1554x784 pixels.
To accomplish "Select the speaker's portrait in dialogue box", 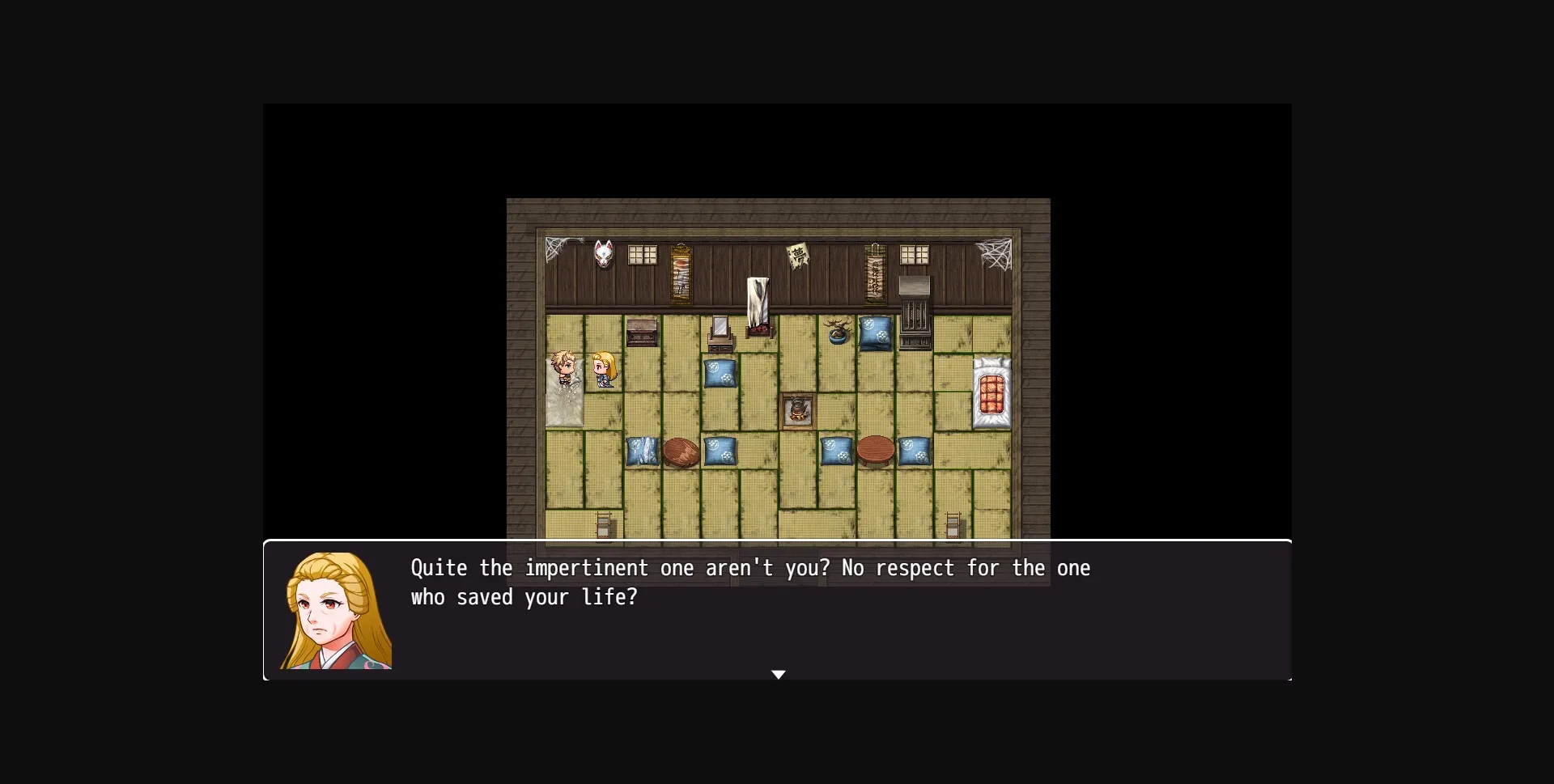I will (x=336, y=609).
